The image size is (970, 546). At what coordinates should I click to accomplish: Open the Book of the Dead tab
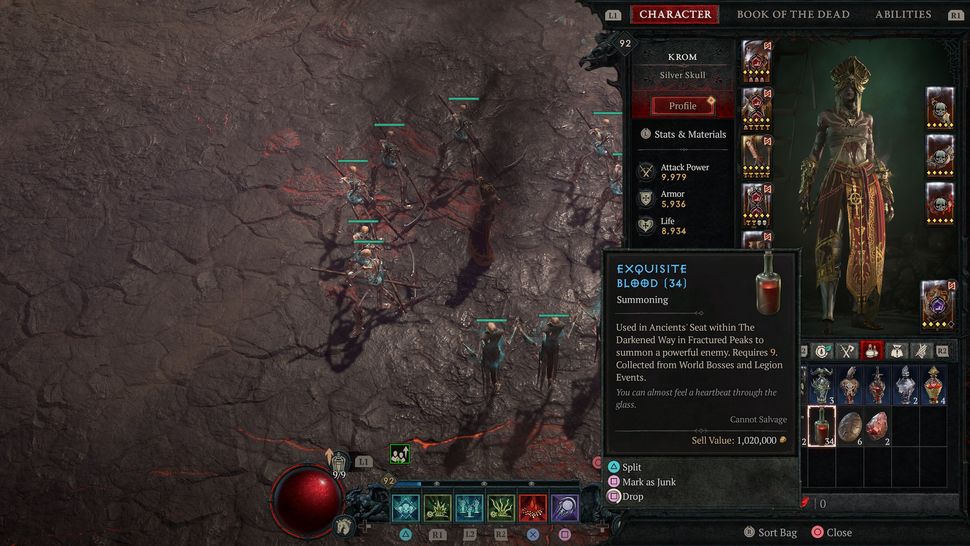[x=793, y=14]
